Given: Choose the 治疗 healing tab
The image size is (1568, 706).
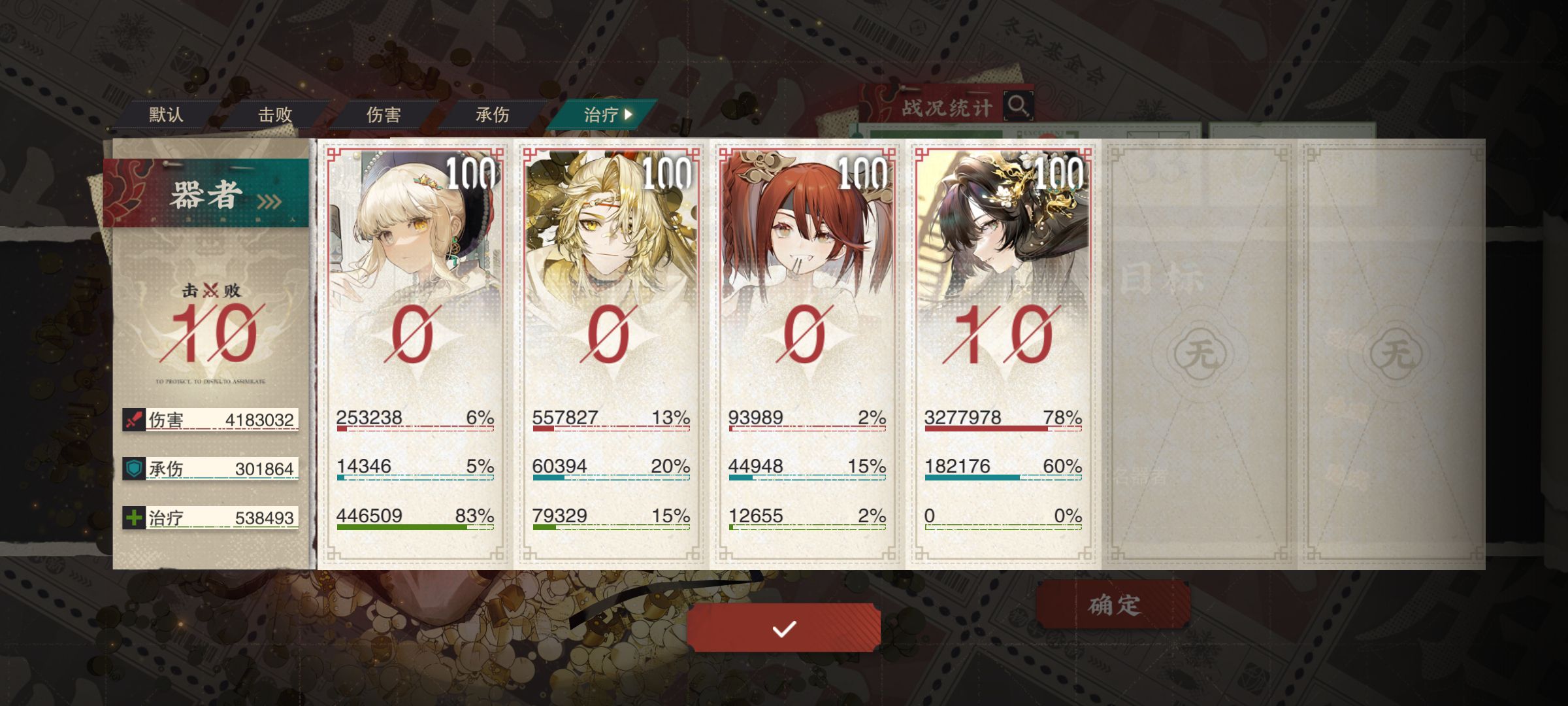Looking at the screenshot, I should click(x=604, y=115).
